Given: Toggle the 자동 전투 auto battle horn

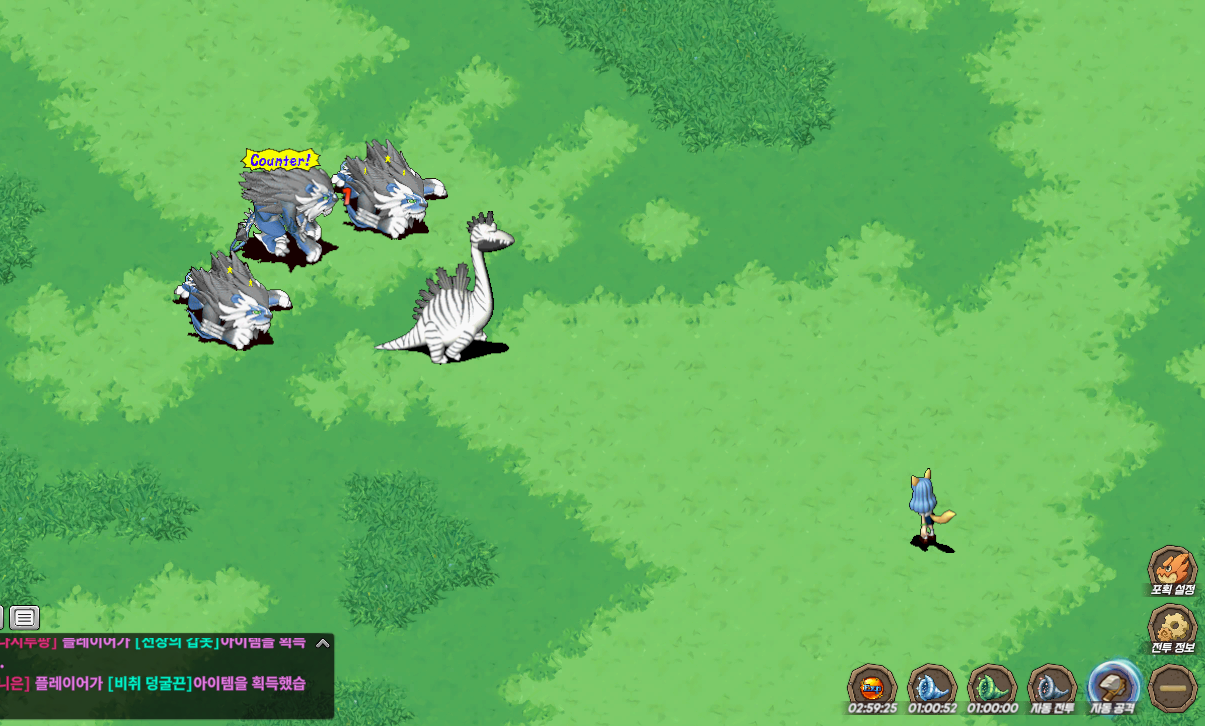Looking at the screenshot, I should tap(1052, 687).
